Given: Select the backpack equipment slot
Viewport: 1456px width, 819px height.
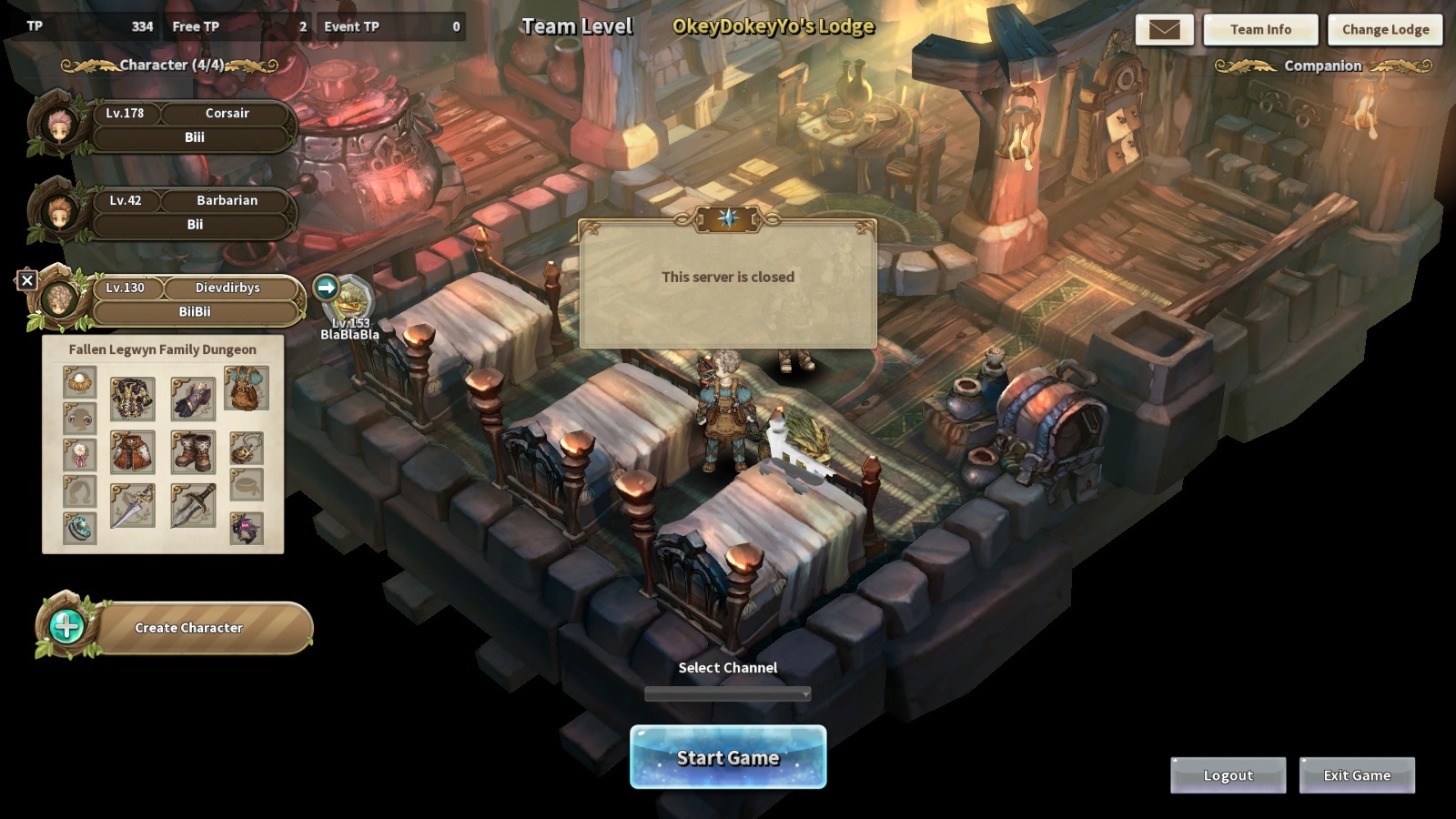Looking at the screenshot, I should (246, 389).
